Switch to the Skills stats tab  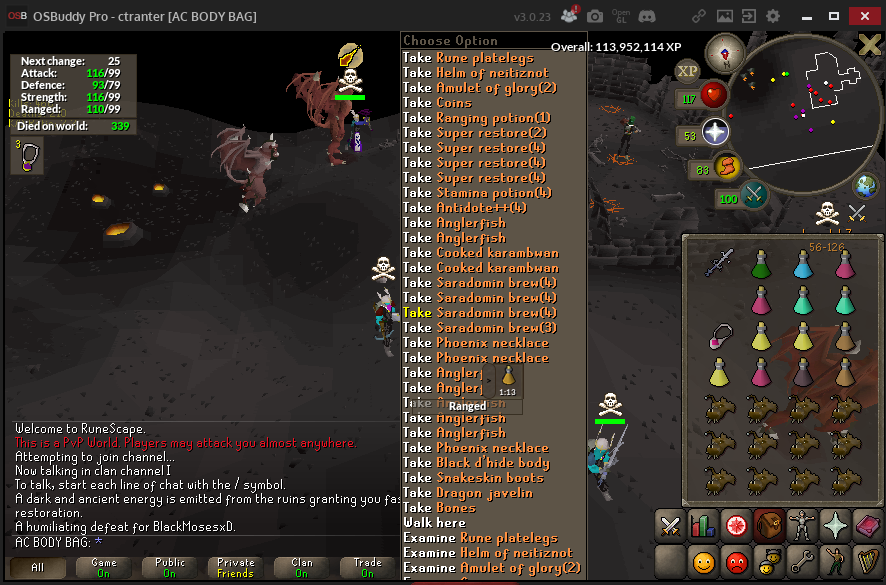click(702, 525)
